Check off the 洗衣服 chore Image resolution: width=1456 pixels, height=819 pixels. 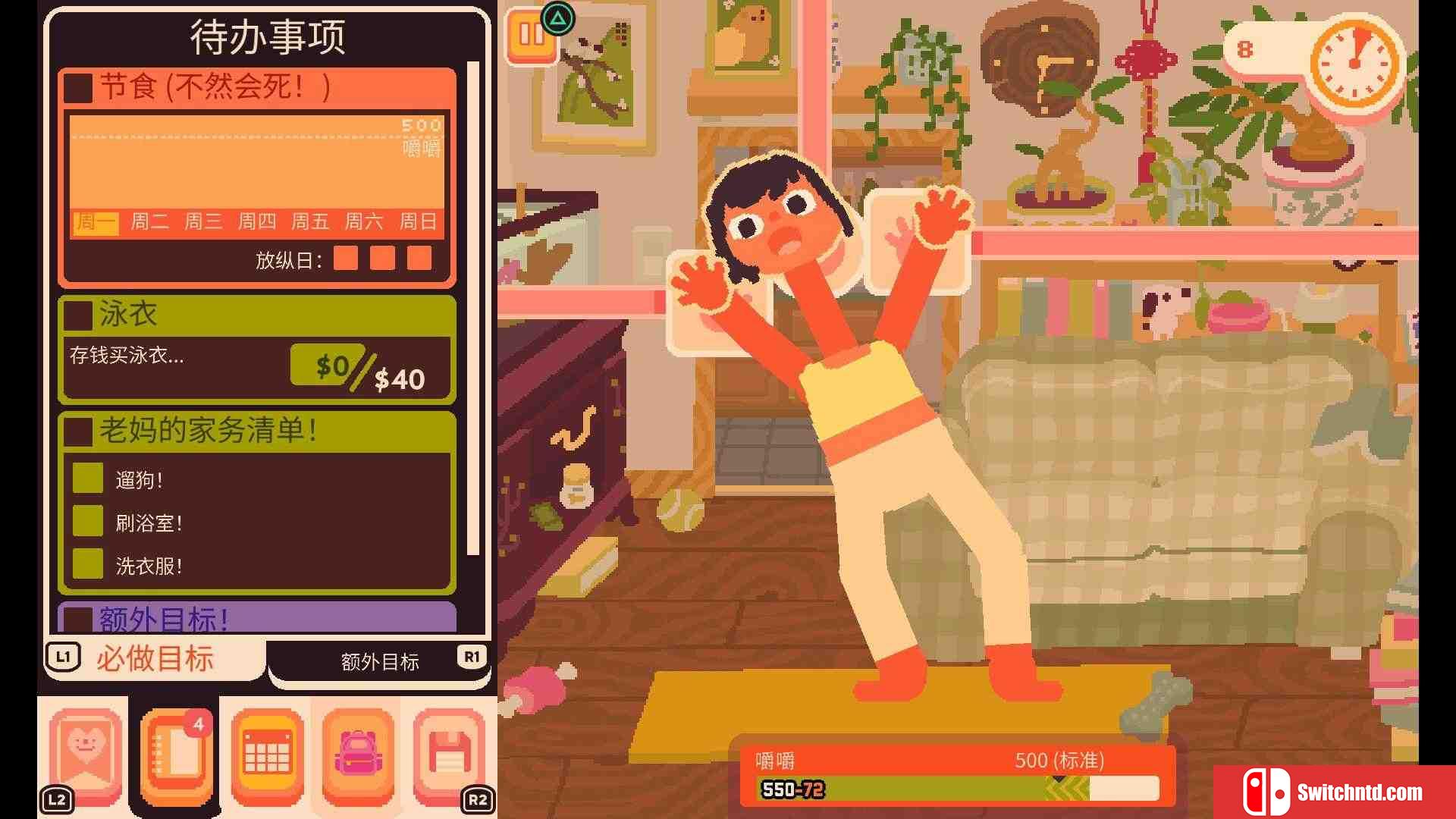coord(88,564)
